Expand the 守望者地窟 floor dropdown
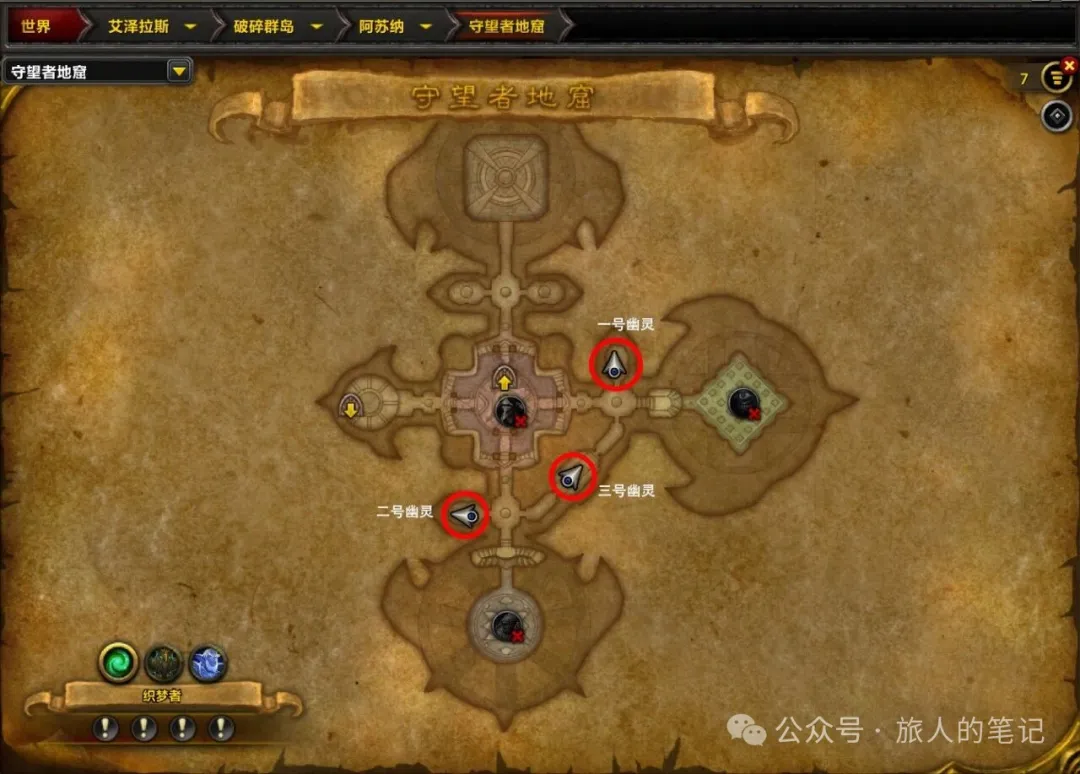The height and width of the screenshot is (774, 1080). pos(179,71)
